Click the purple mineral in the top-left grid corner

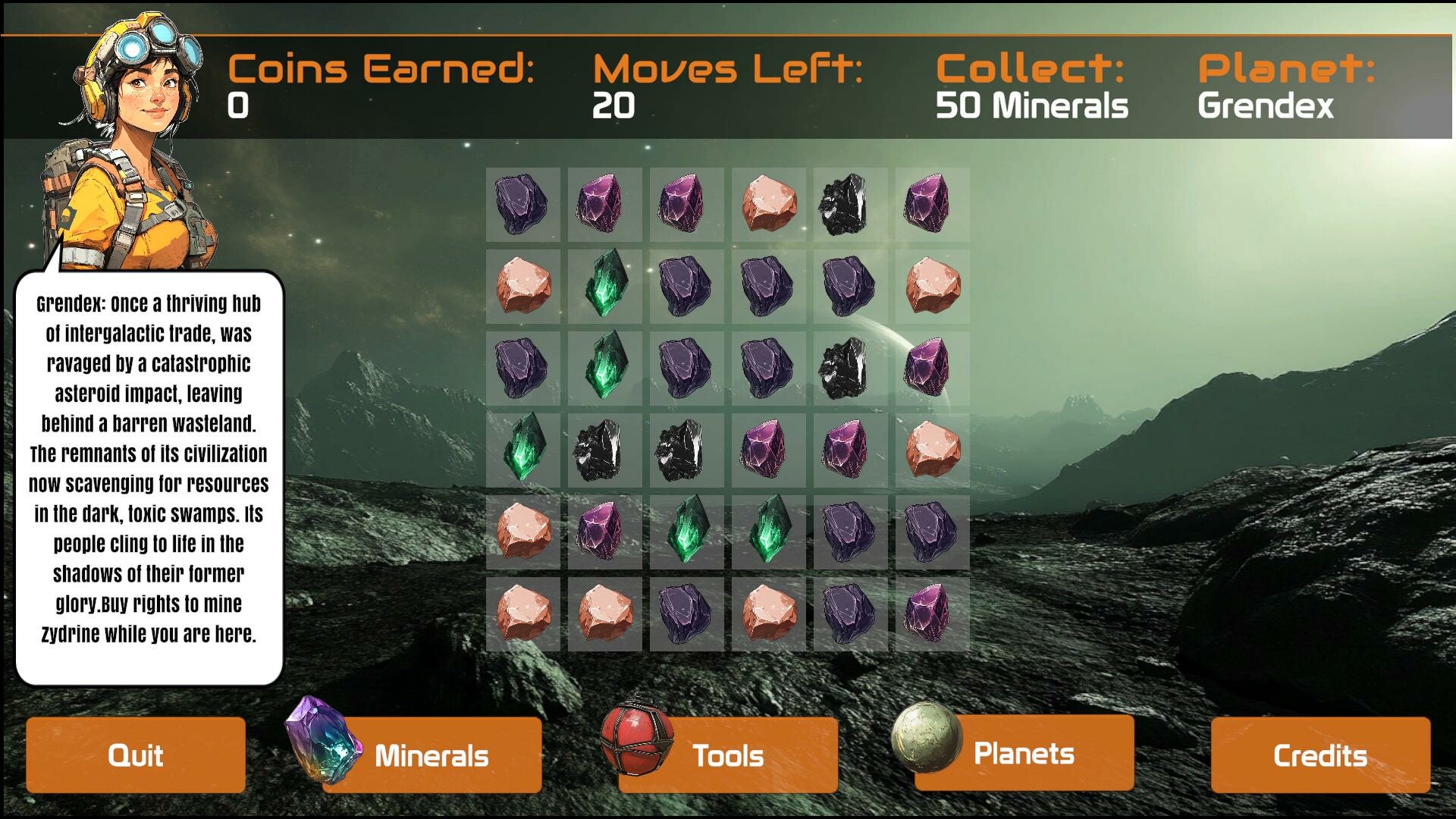coord(523,202)
